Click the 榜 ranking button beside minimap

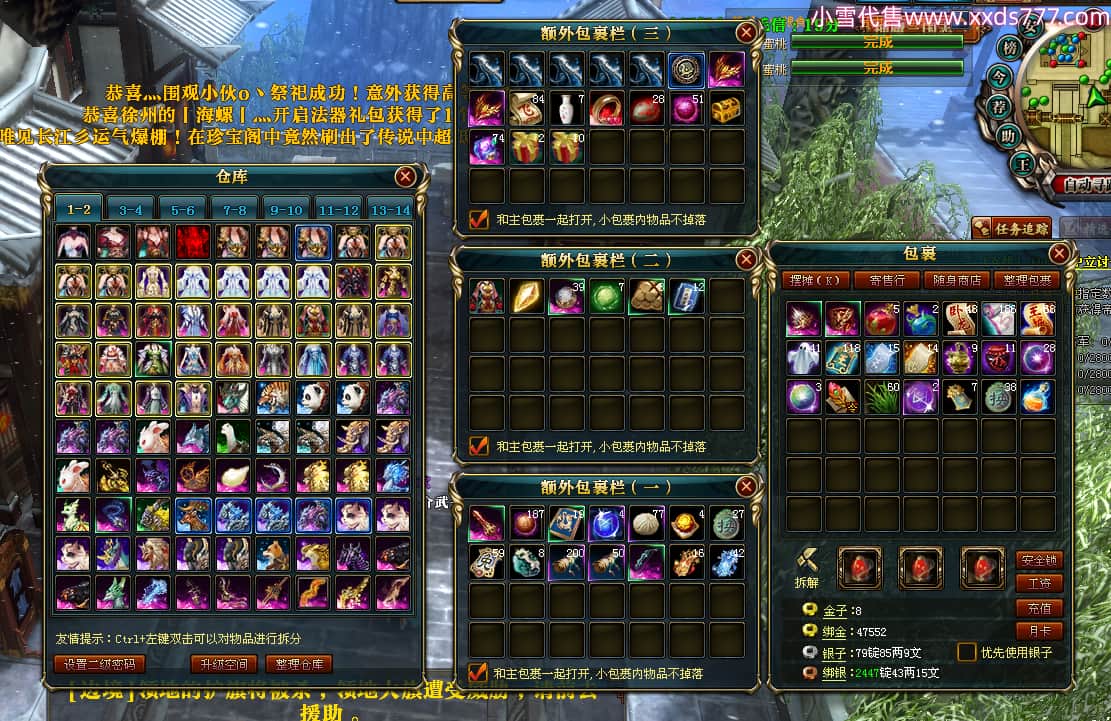(x=1009, y=48)
